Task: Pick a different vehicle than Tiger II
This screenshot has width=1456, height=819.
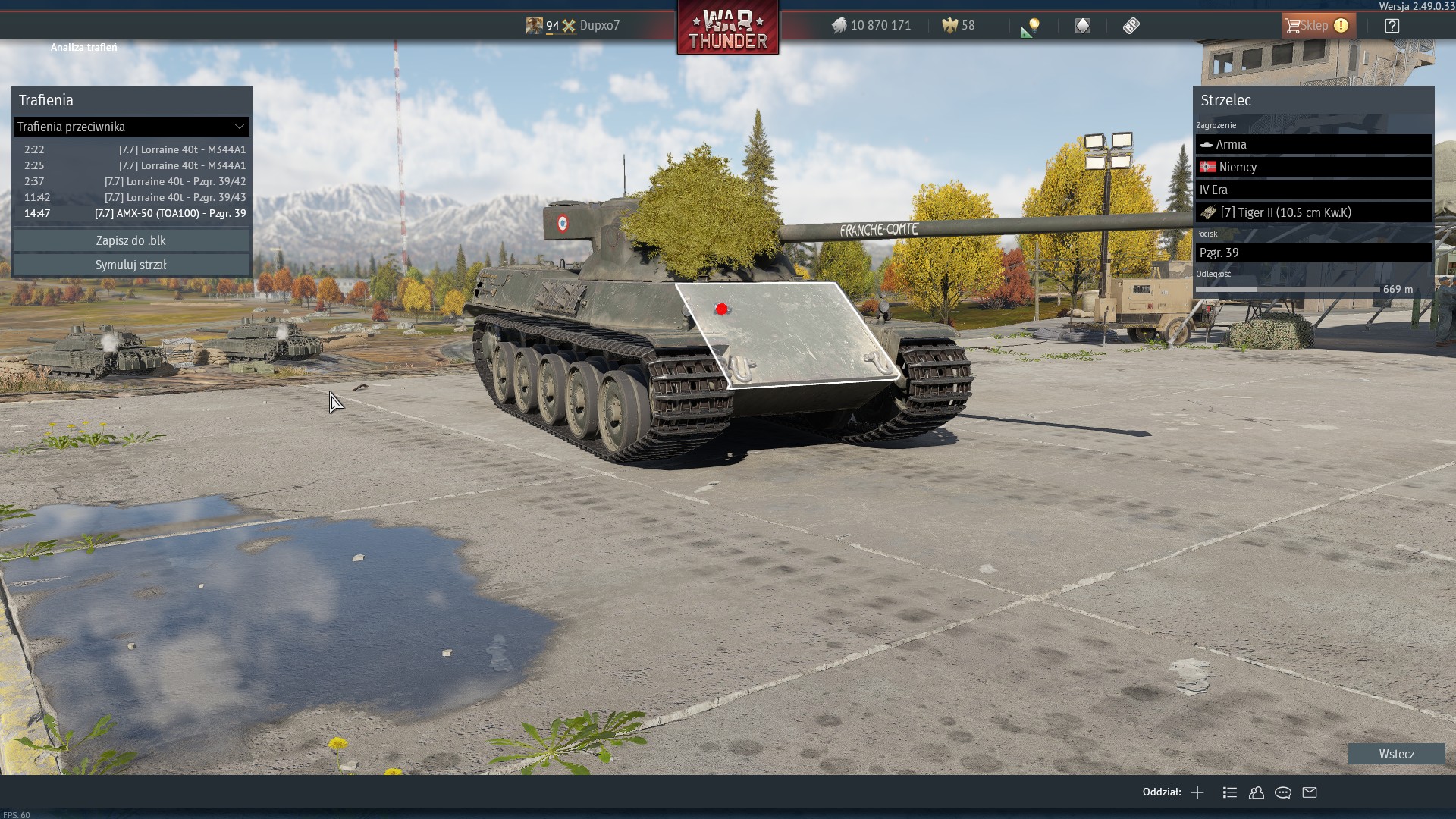Action: 1313,212
